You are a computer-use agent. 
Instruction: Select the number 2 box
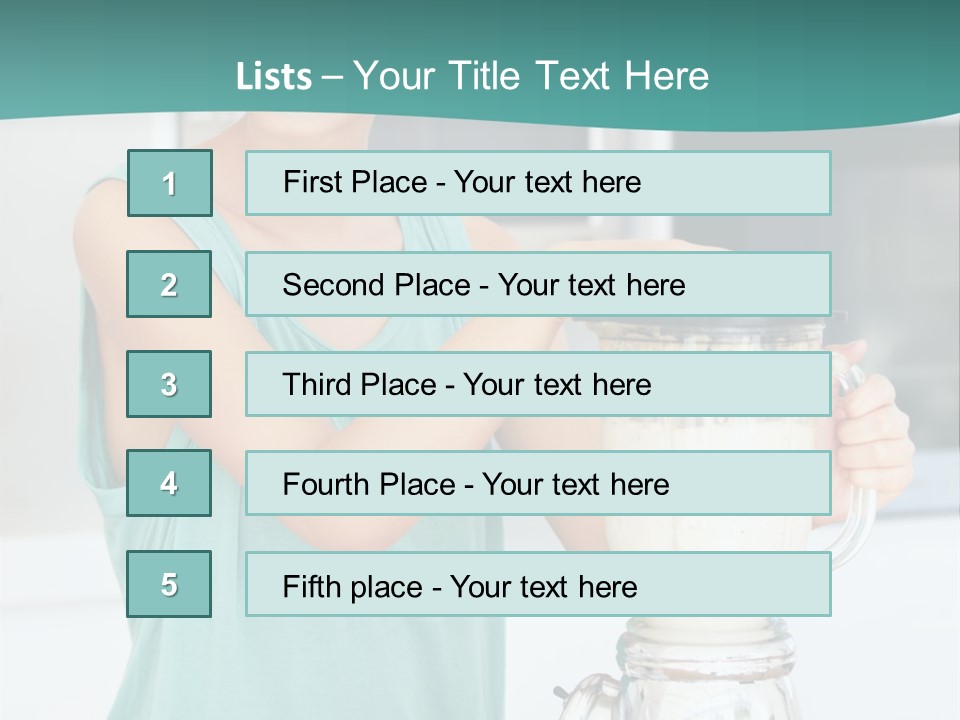coord(169,284)
